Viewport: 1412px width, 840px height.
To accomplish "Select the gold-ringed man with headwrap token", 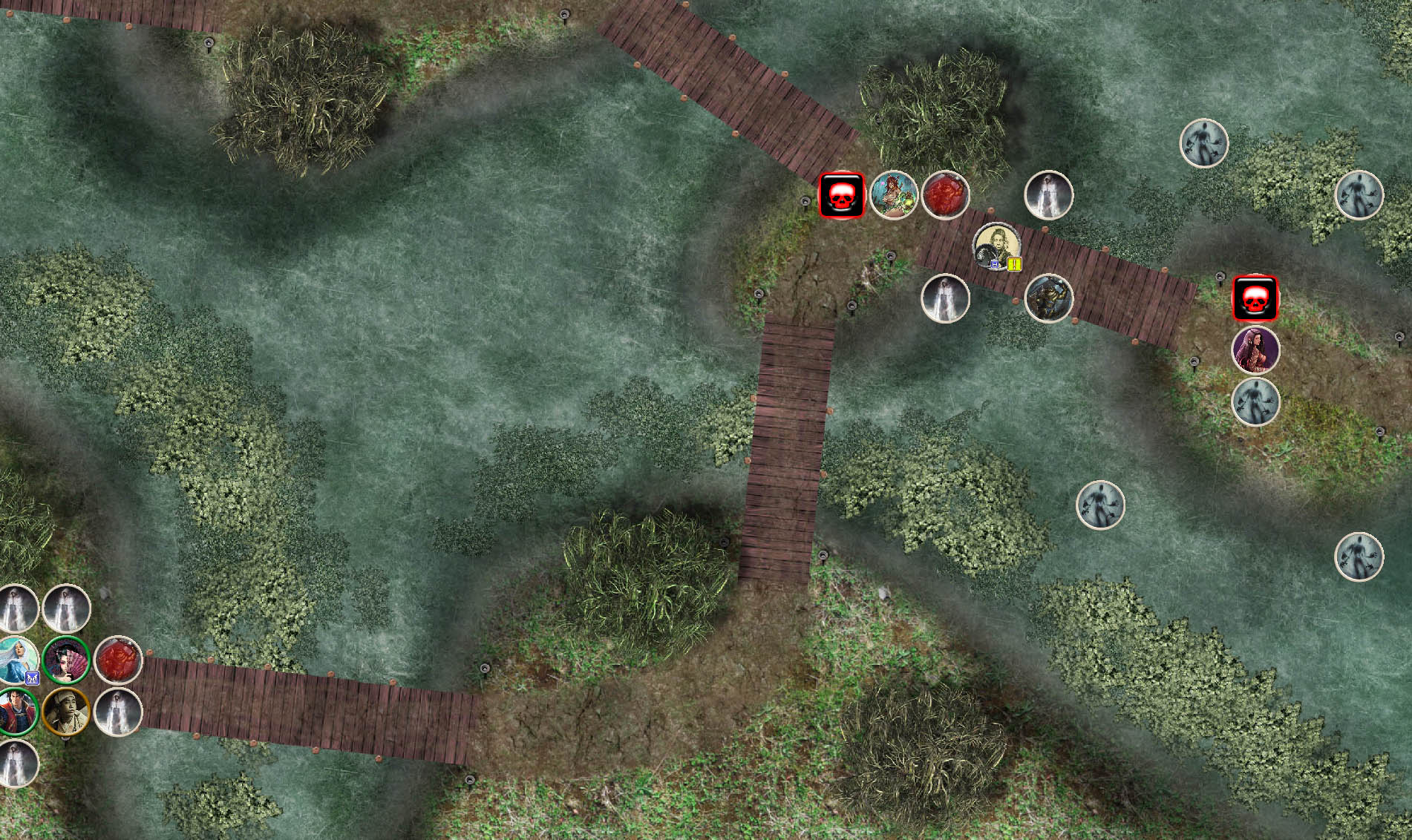I will pyautogui.click(x=66, y=712).
